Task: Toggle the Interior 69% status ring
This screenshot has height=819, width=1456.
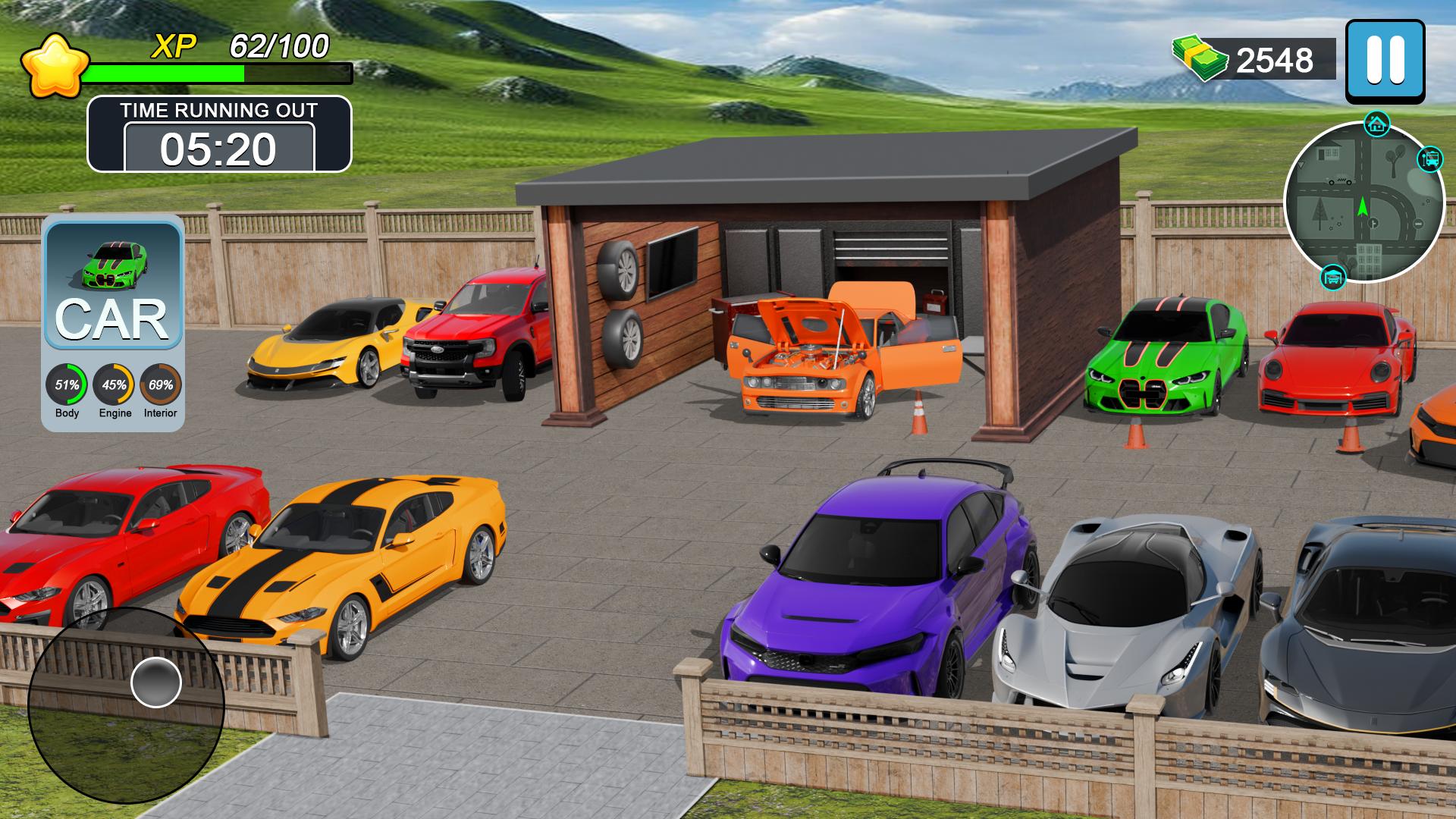Action: (x=161, y=385)
